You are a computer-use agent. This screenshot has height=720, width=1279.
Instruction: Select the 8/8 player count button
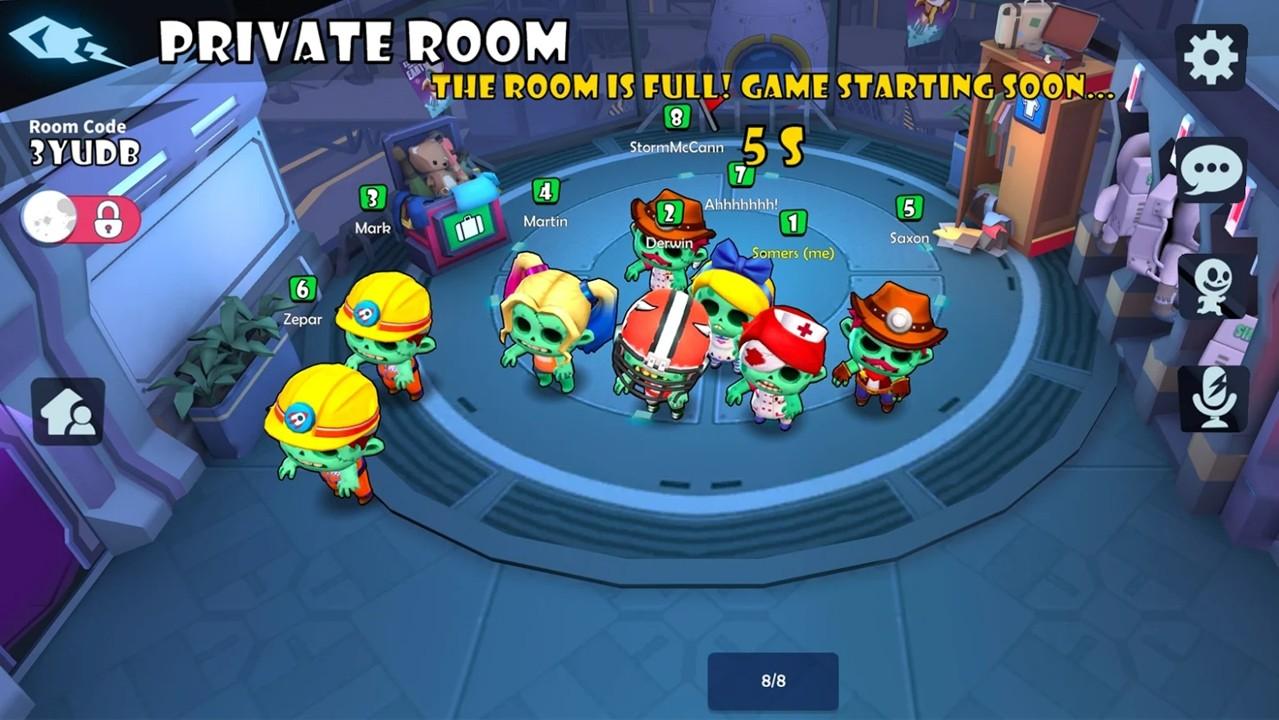(773, 681)
